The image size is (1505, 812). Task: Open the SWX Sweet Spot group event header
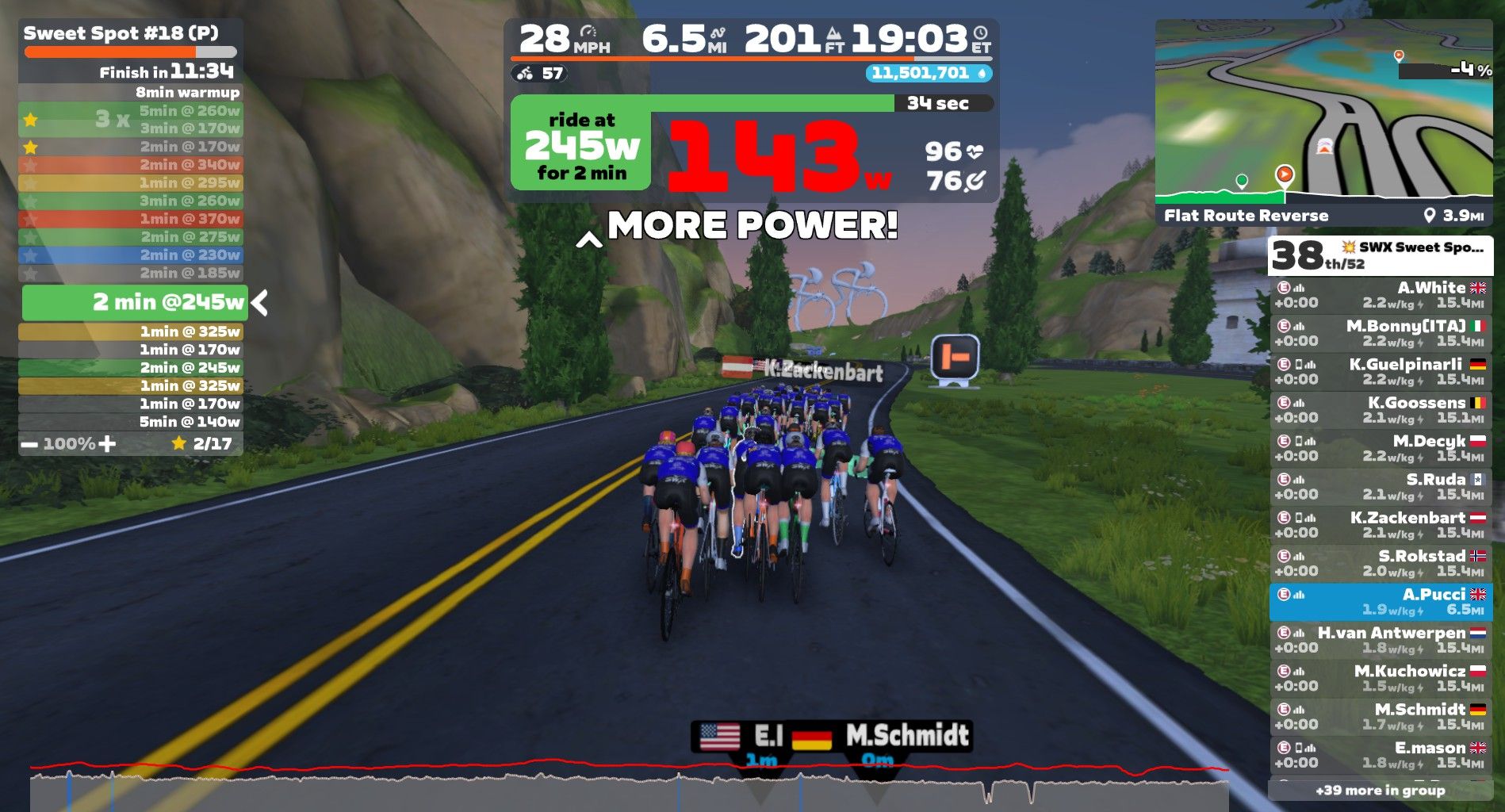[1380, 255]
